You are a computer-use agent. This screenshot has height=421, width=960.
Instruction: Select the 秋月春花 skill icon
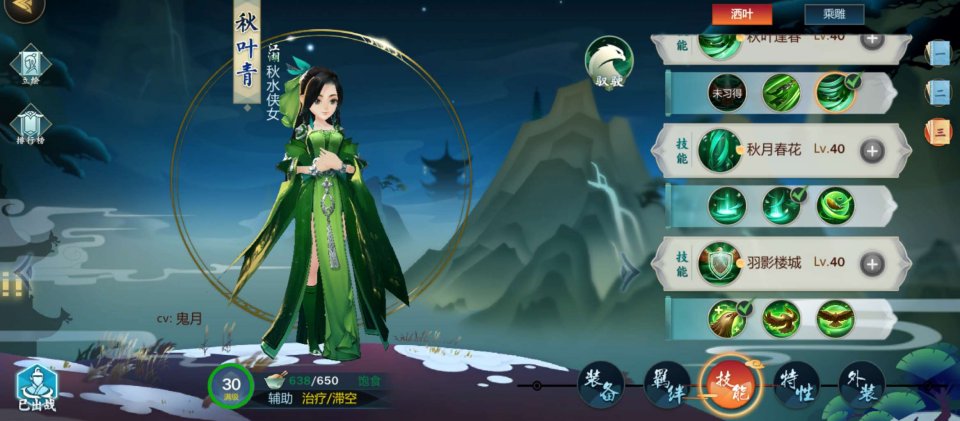(x=719, y=150)
